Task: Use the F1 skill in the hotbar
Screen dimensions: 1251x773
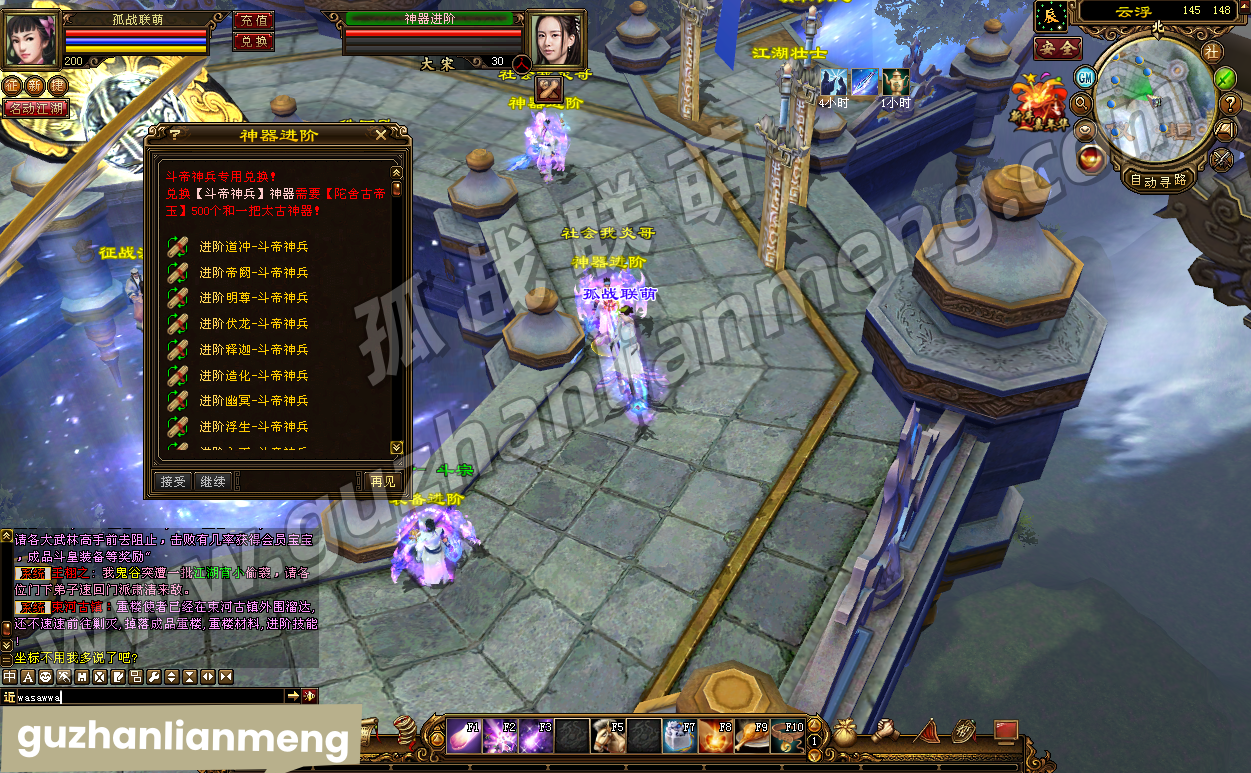Action: [464, 736]
